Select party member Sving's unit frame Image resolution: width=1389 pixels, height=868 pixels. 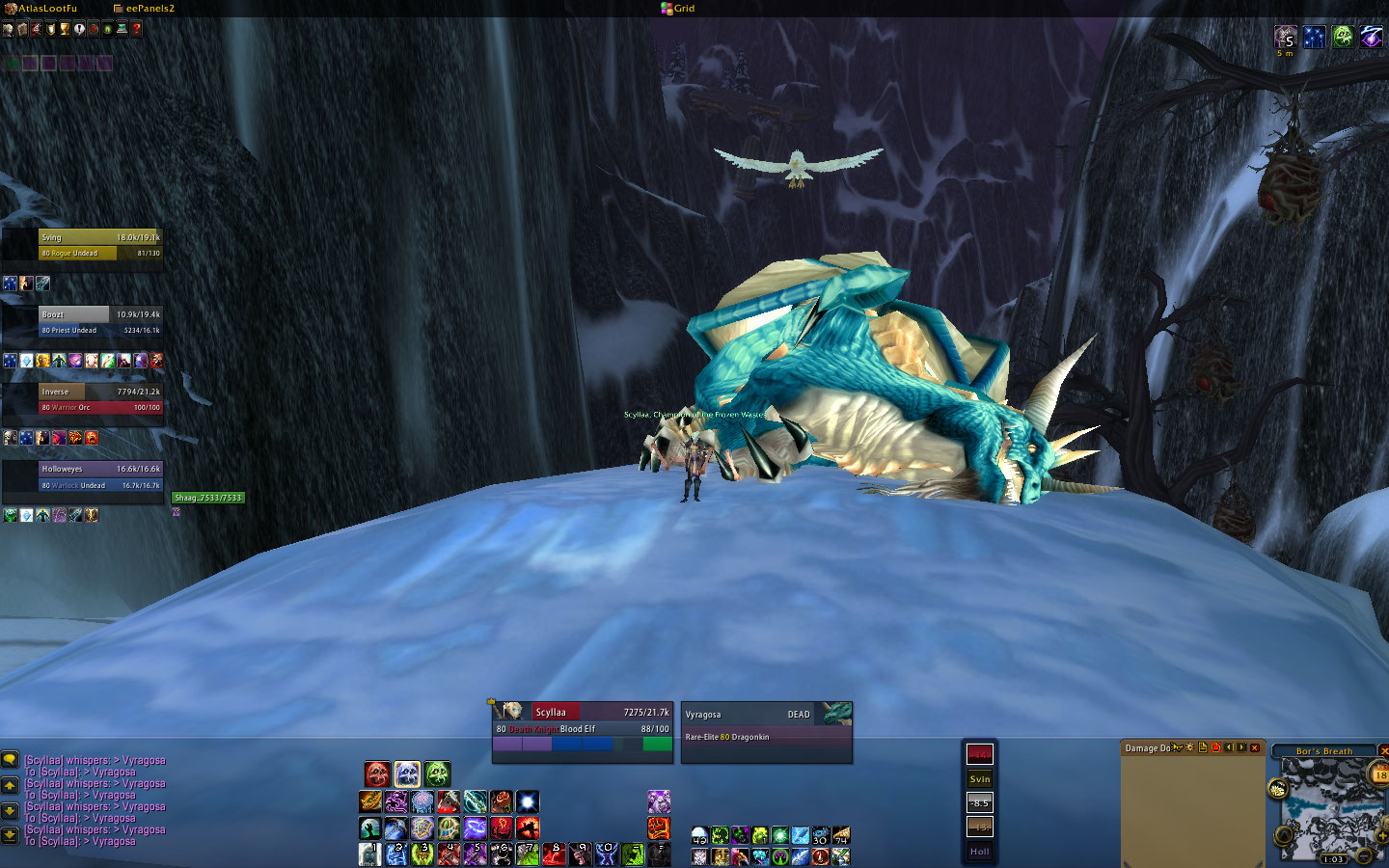point(99,245)
